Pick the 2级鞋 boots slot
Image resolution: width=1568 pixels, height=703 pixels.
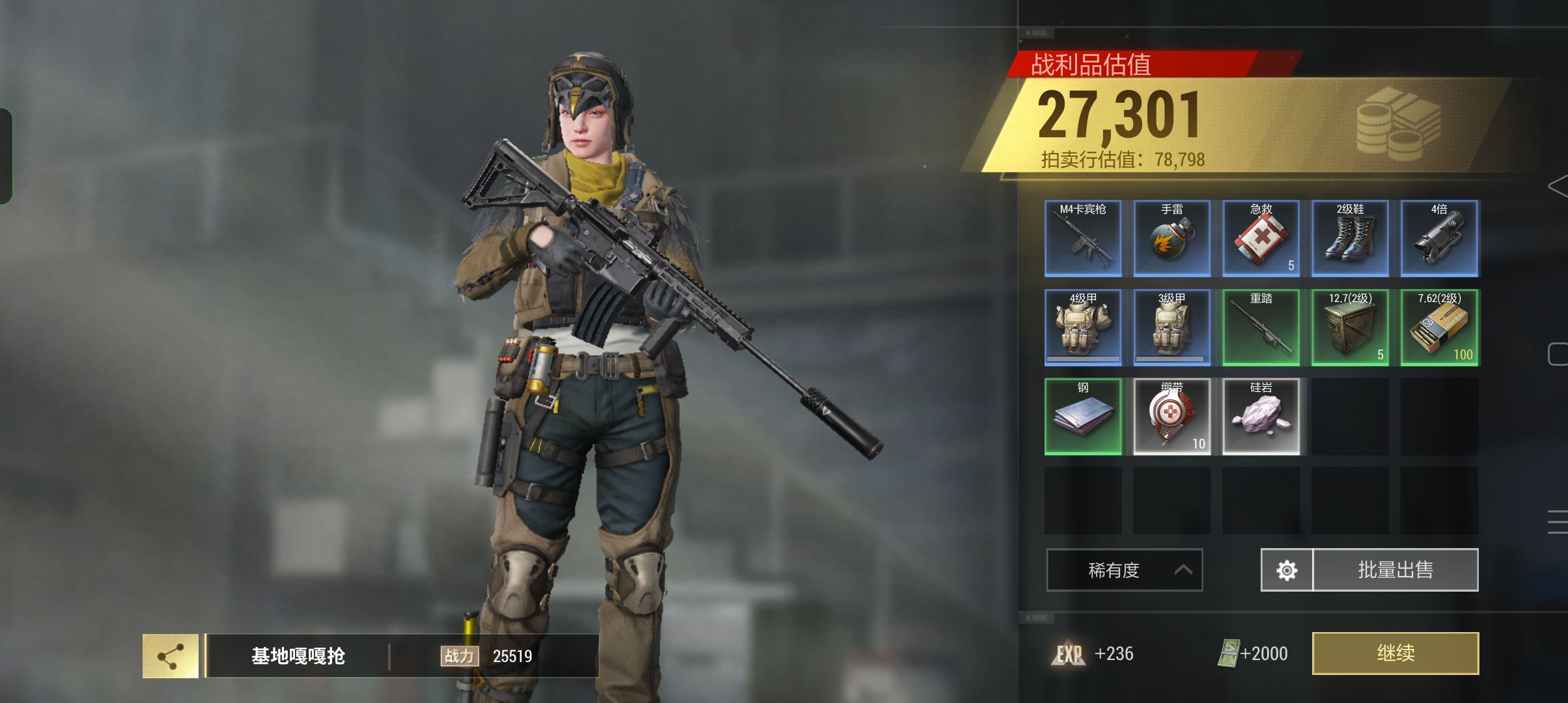(1350, 238)
